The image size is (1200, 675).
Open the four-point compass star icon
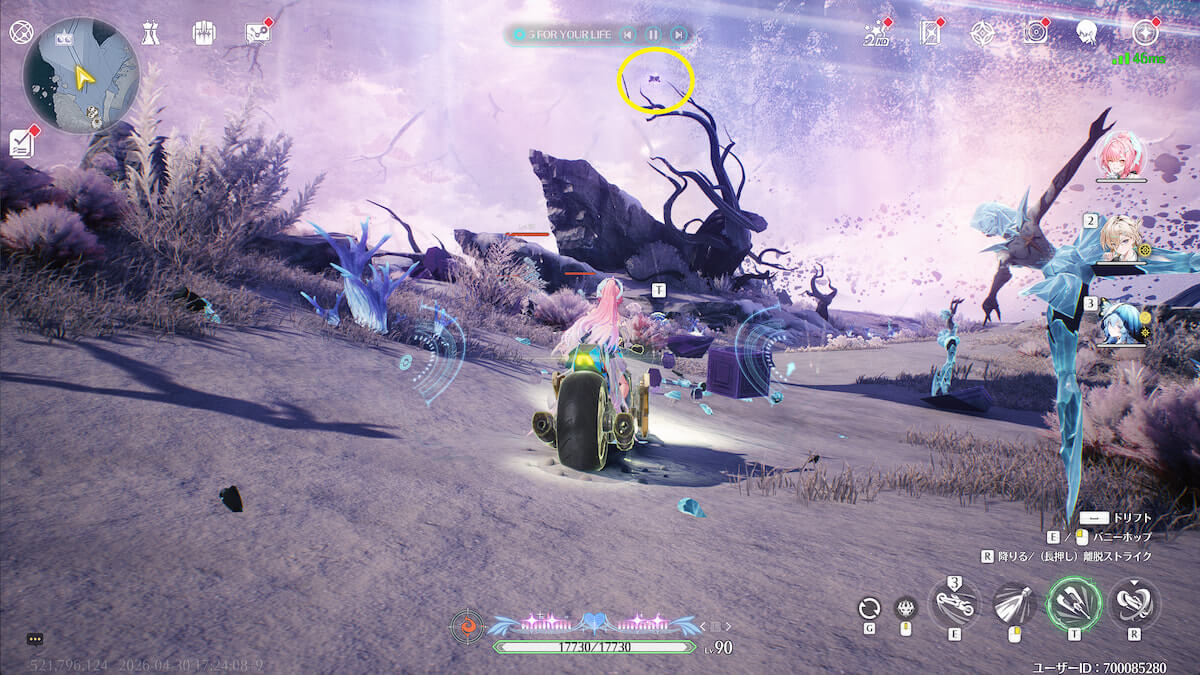click(x=982, y=34)
